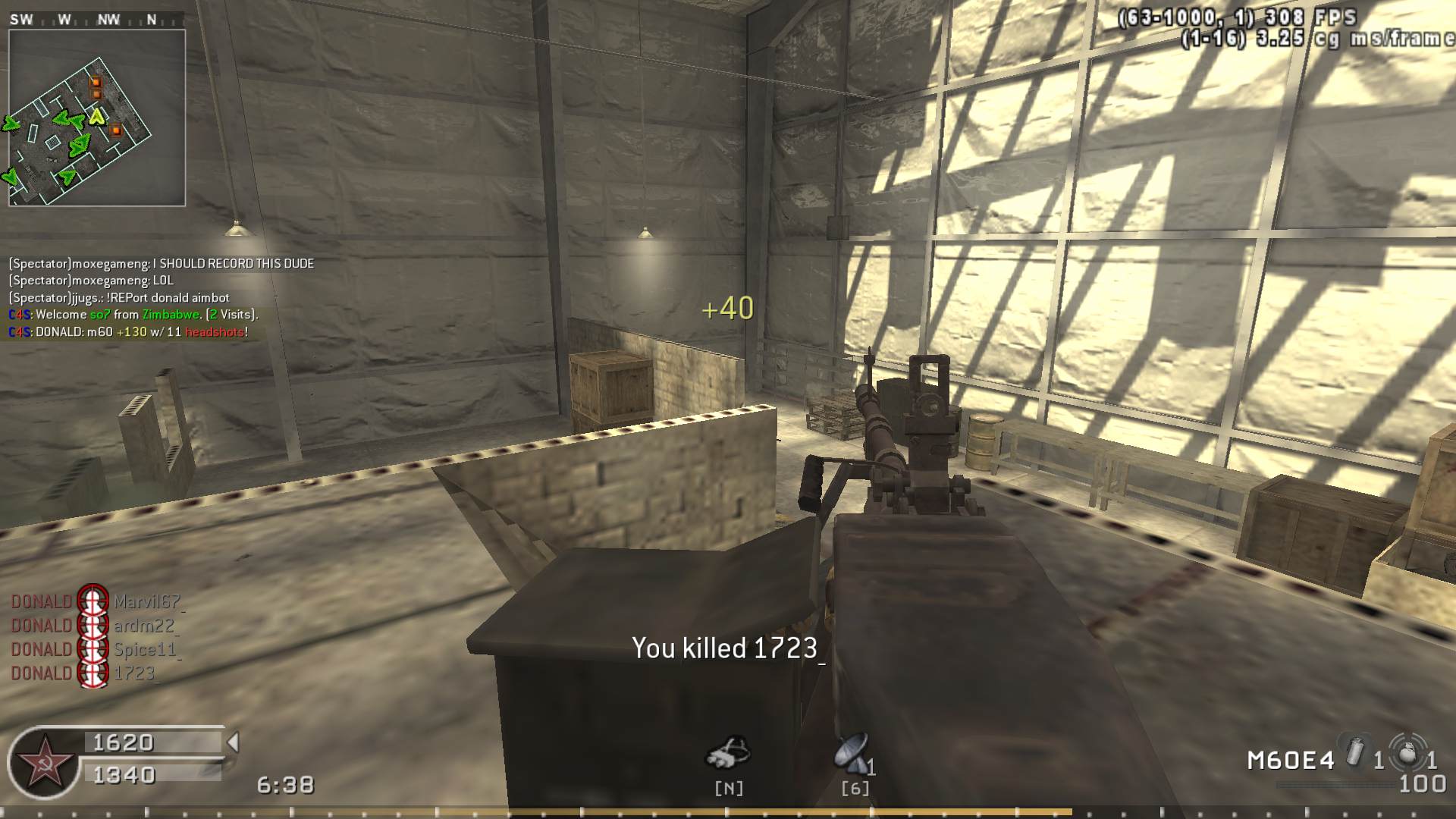Click the Spetsnaz red star team emblem

click(x=44, y=763)
